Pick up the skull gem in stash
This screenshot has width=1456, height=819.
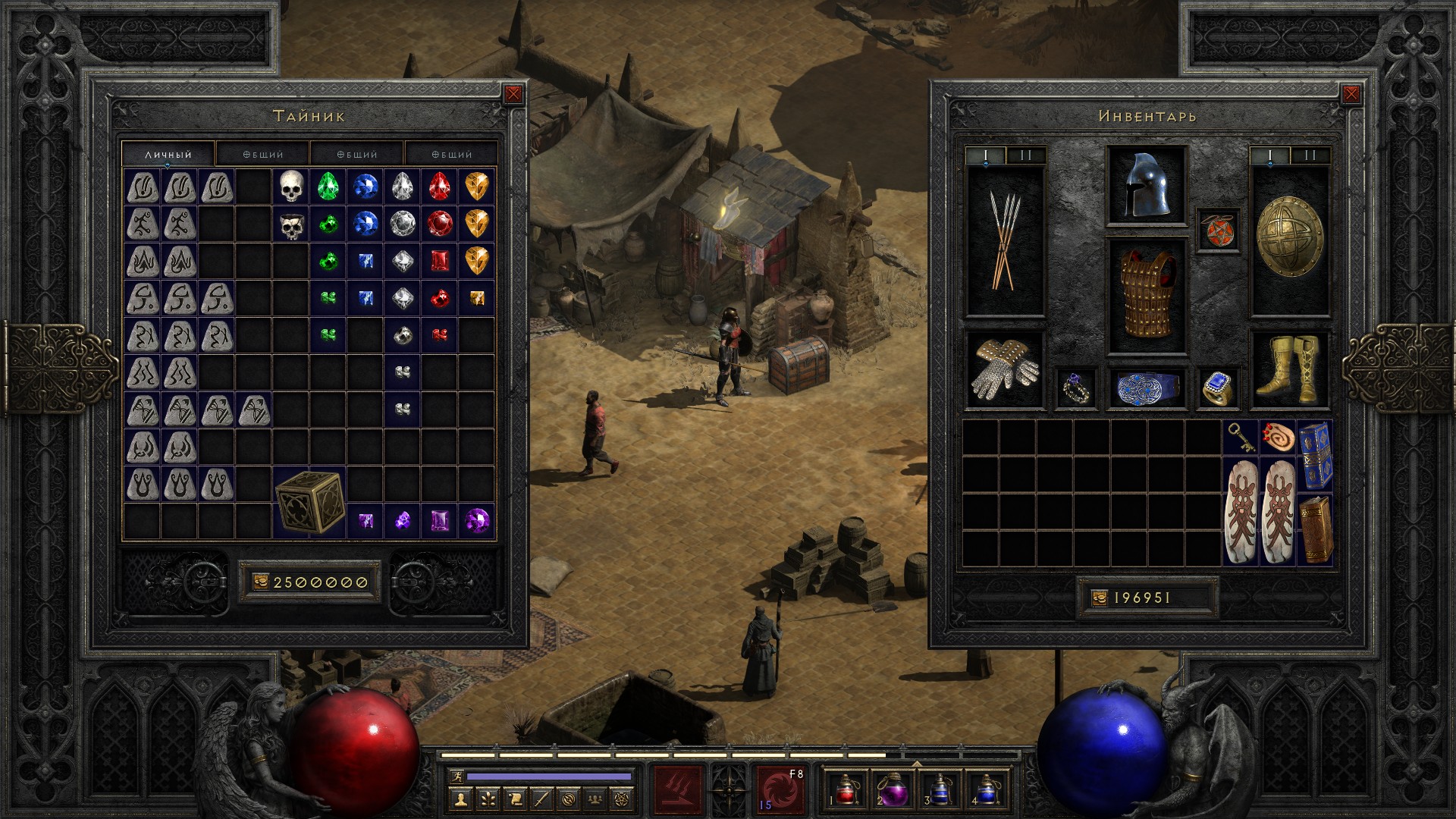pyautogui.click(x=291, y=186)
